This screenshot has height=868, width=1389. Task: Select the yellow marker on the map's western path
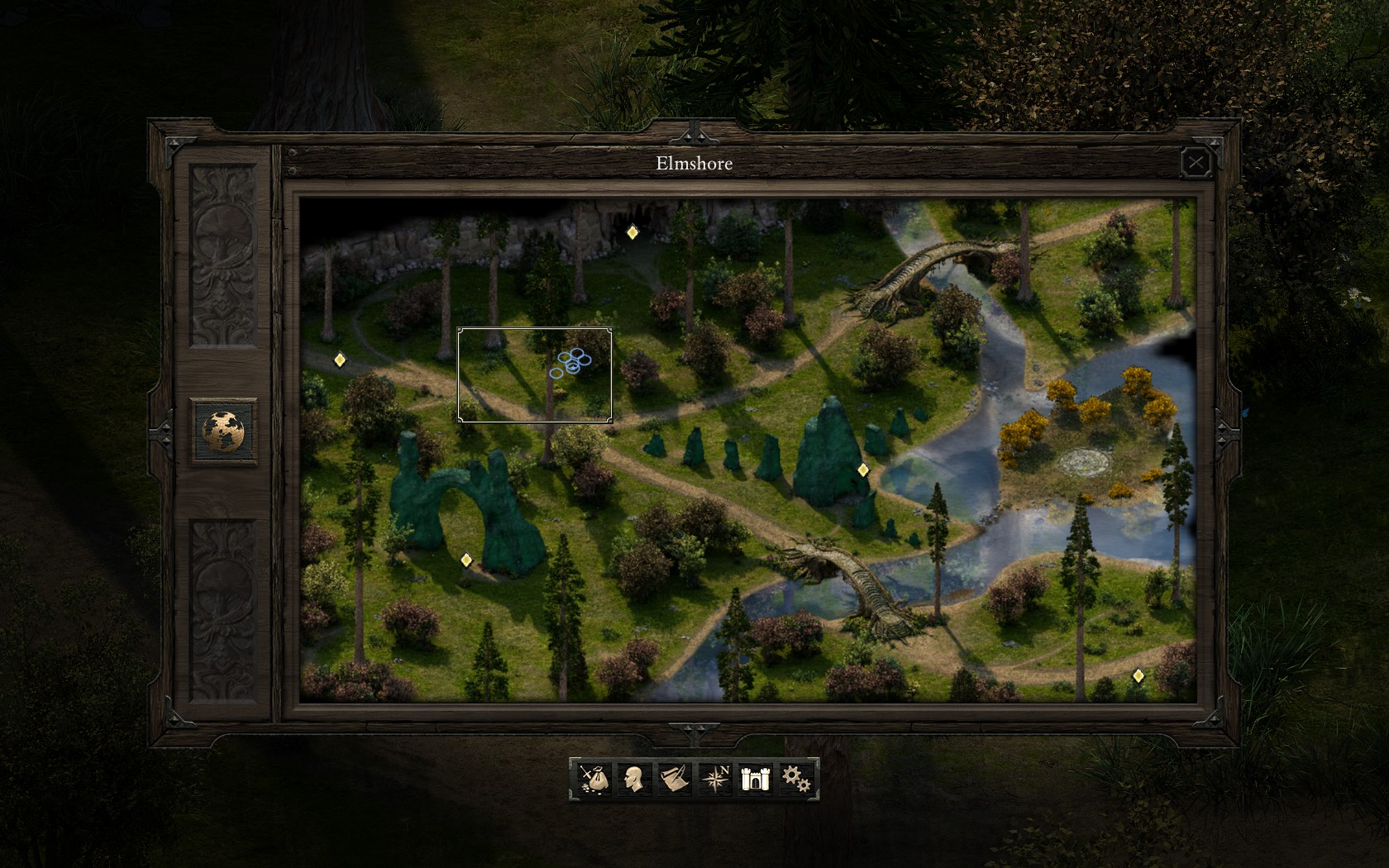339,360
